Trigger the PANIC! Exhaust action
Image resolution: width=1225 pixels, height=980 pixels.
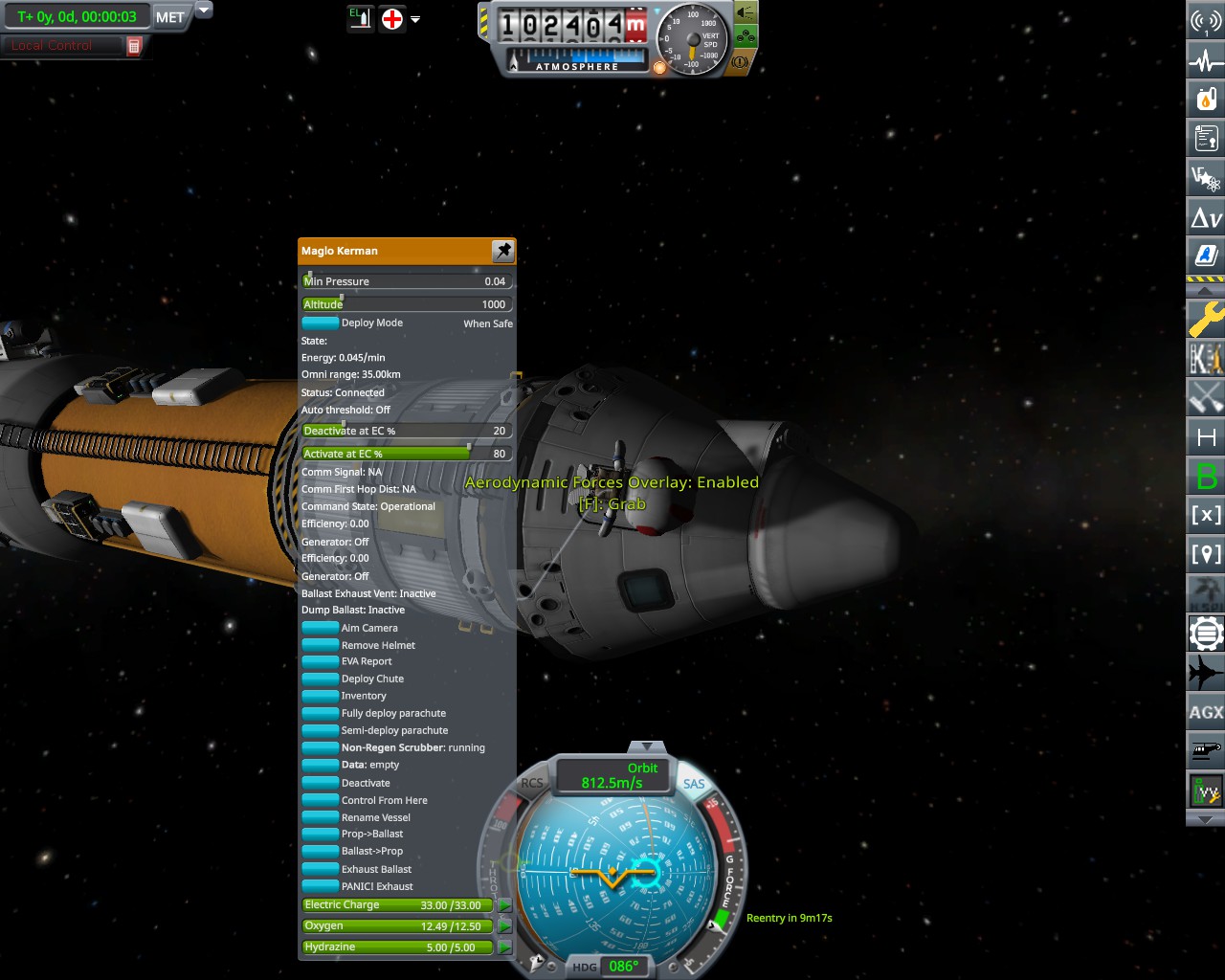pos(321,886)
